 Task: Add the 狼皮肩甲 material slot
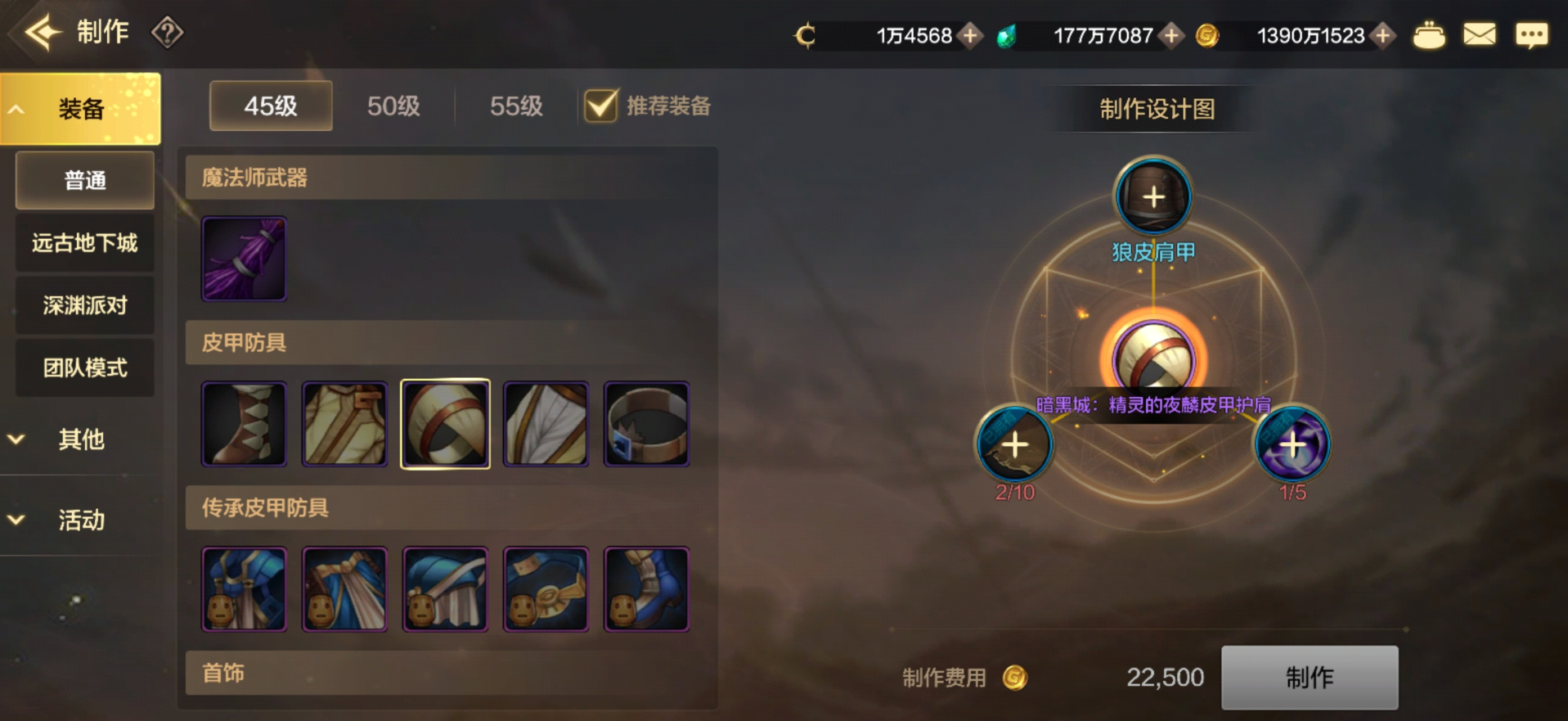pyautogui.click(x=1153, y=197)
